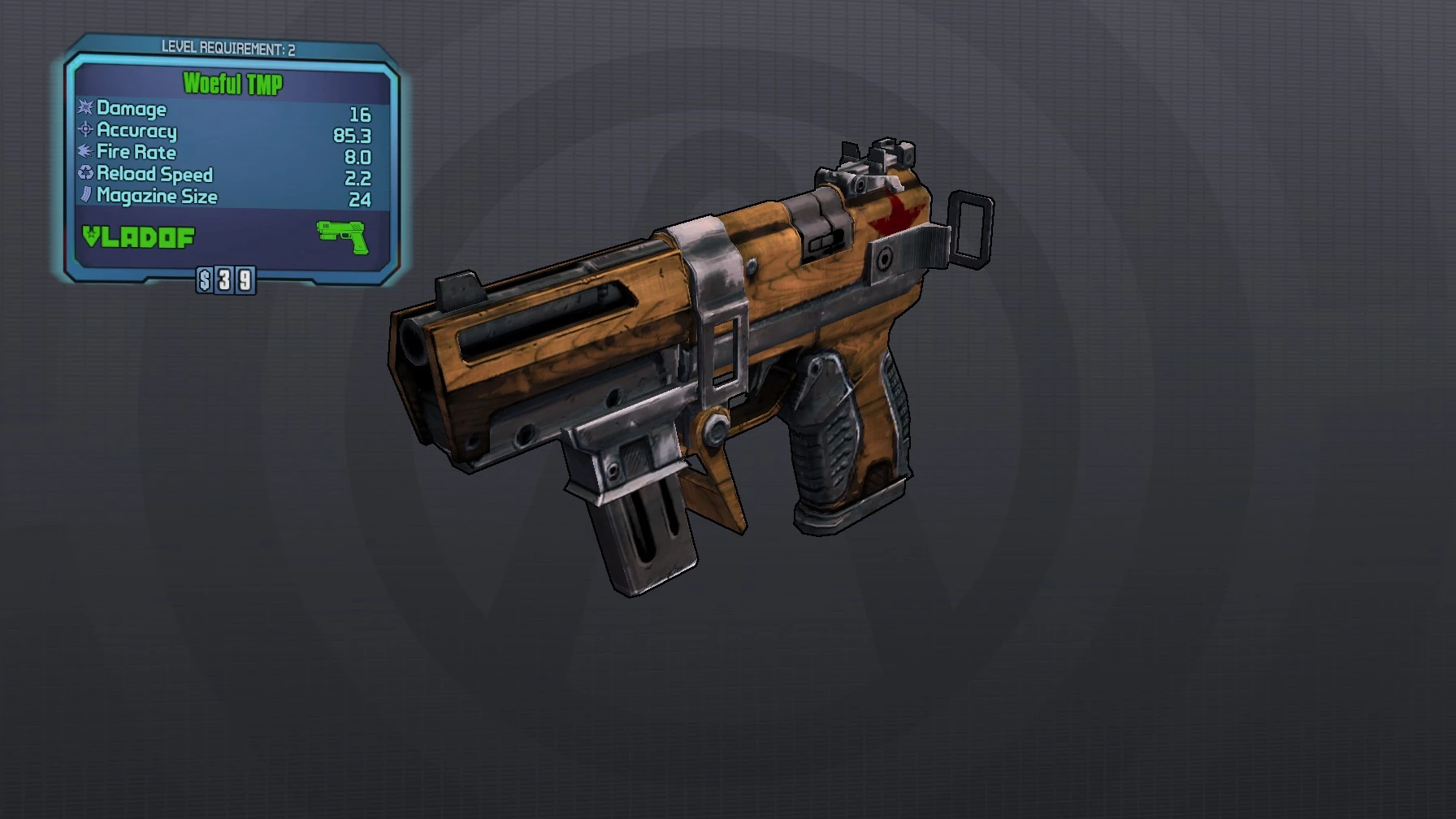Viewport: 1456px width, 819px height.
Task: Click the dollar sign on the price tag
Action: pyautogui.click(x=203, y=282)
